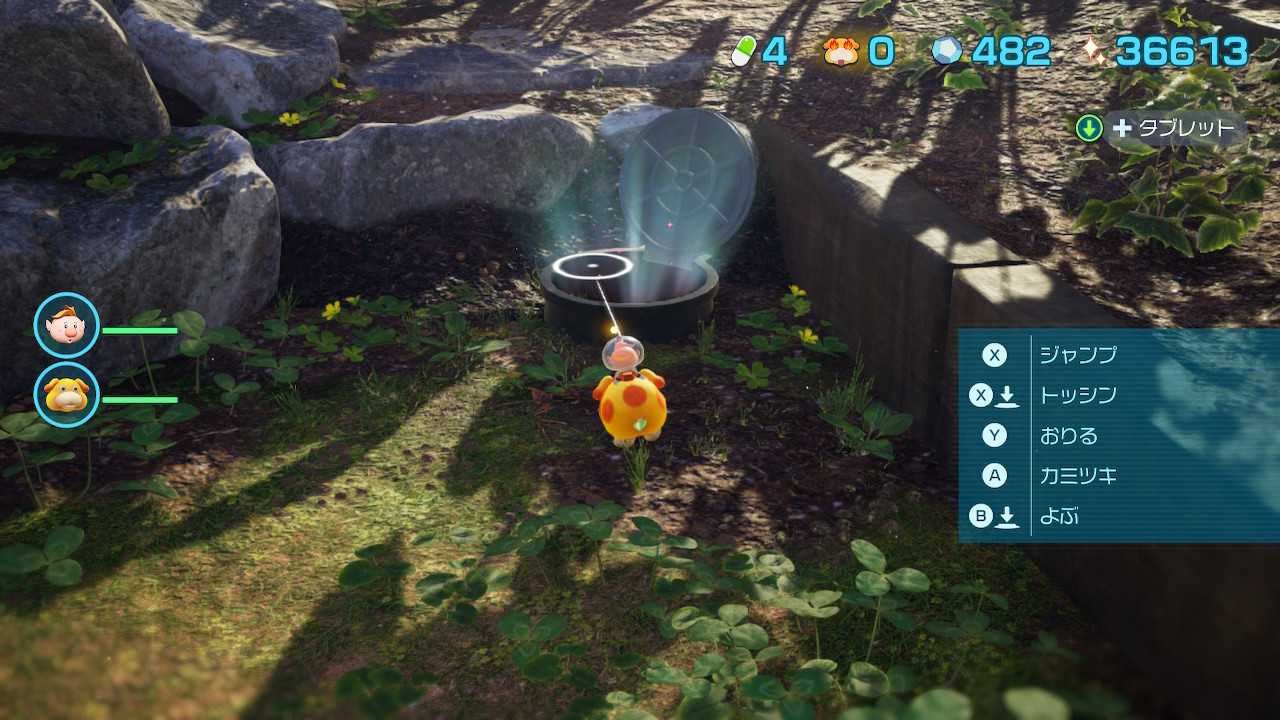Choose the トッシン action entry
This screenshot has height=720, width=1280.
click(1077, 395)
